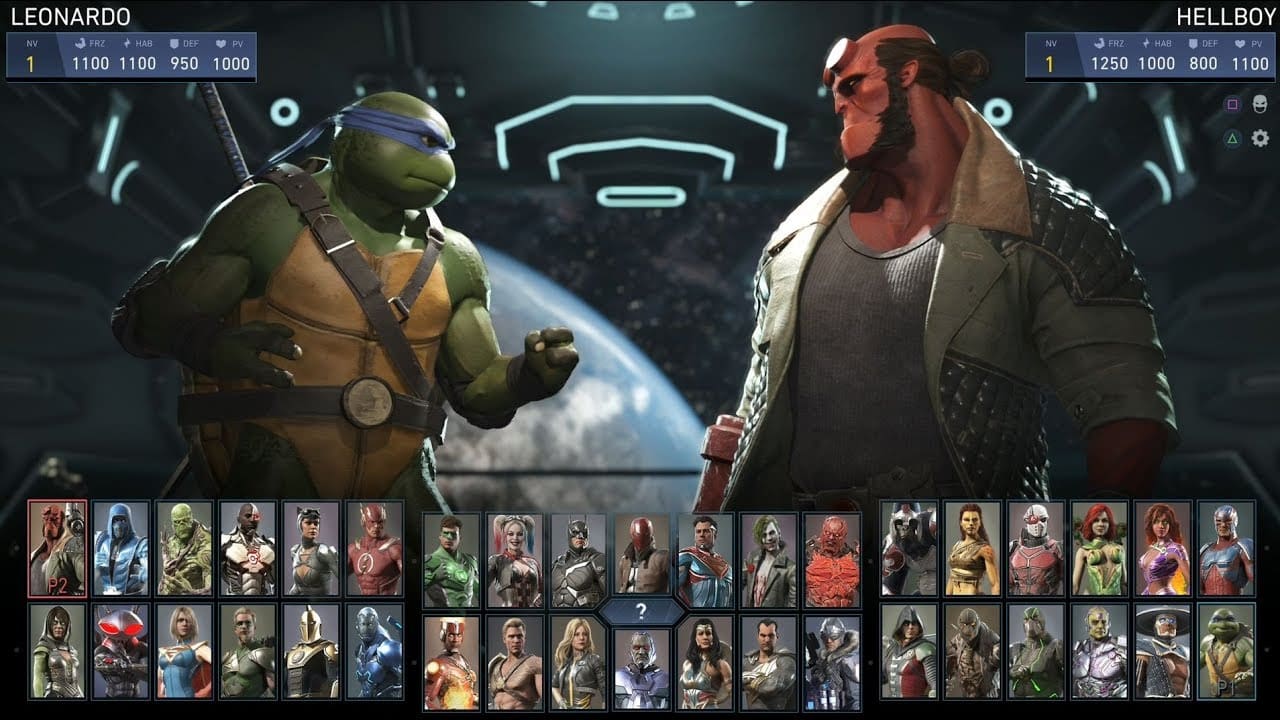Click the HELLBOY name banner
This screenshot has width=1280, height=720.
pyautogui.click(x=1220, y=14)
